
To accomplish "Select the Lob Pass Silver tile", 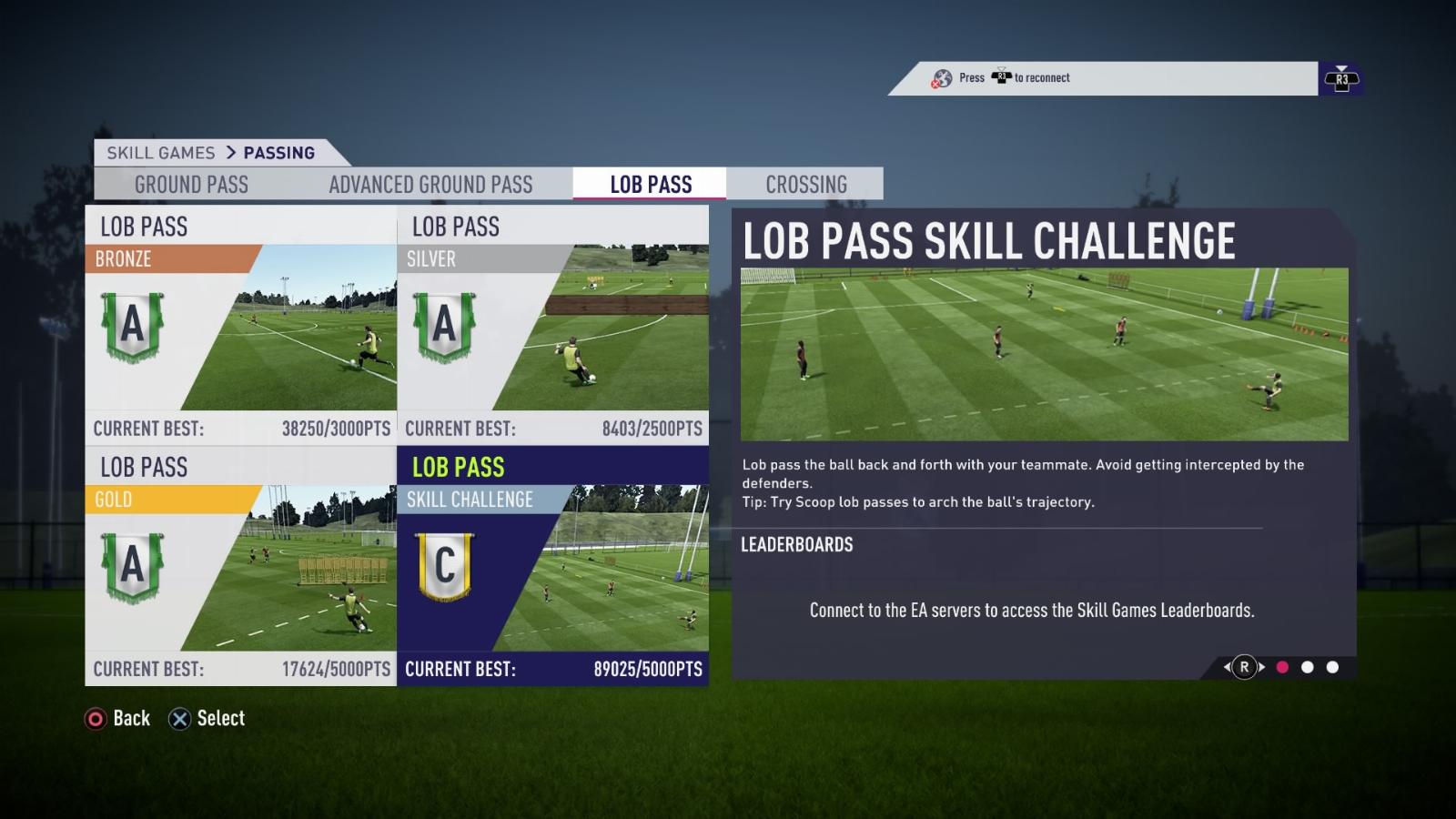I will pyautogui.click(x=553, y=325).
